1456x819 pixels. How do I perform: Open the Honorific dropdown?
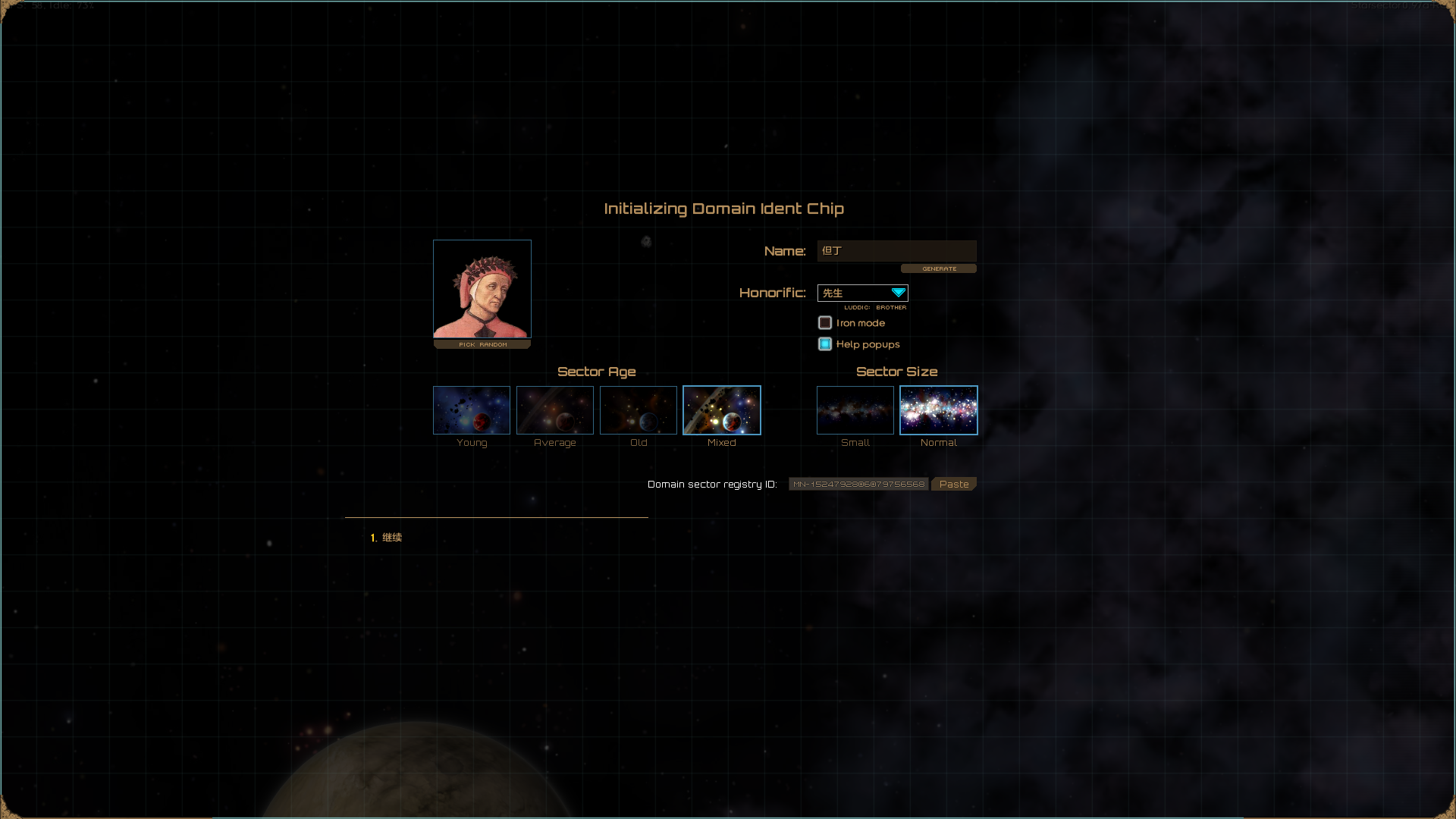coord(863,293)
